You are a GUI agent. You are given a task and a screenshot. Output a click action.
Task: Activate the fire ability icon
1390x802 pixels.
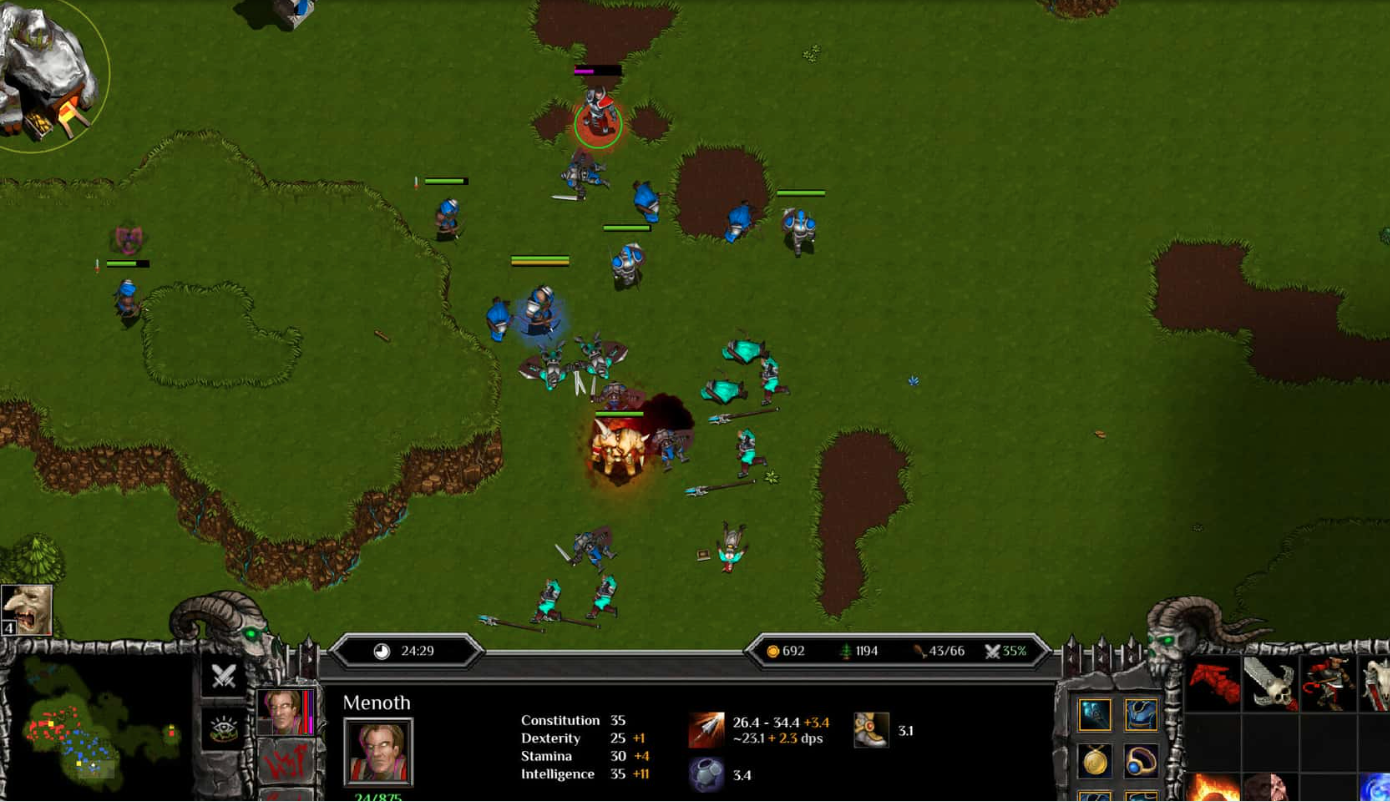coord(1213,788)
